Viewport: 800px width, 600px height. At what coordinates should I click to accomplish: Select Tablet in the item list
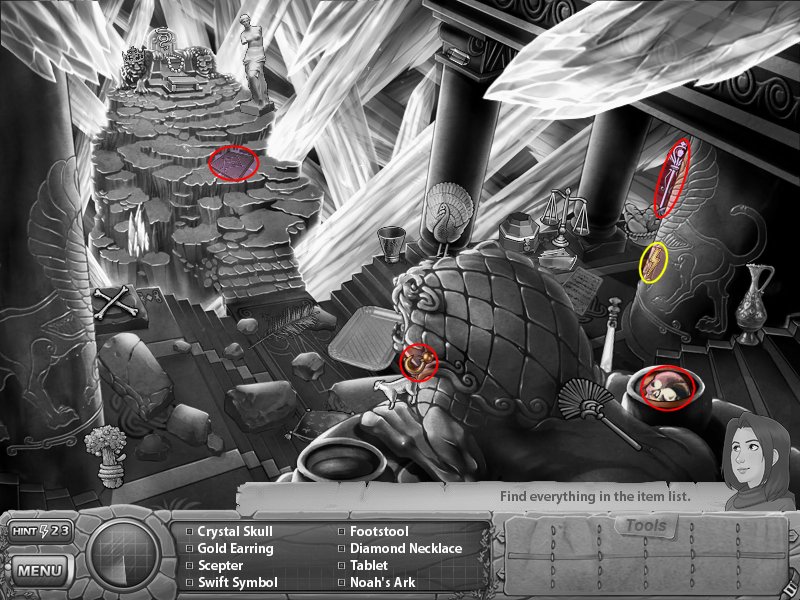point(368,566)
